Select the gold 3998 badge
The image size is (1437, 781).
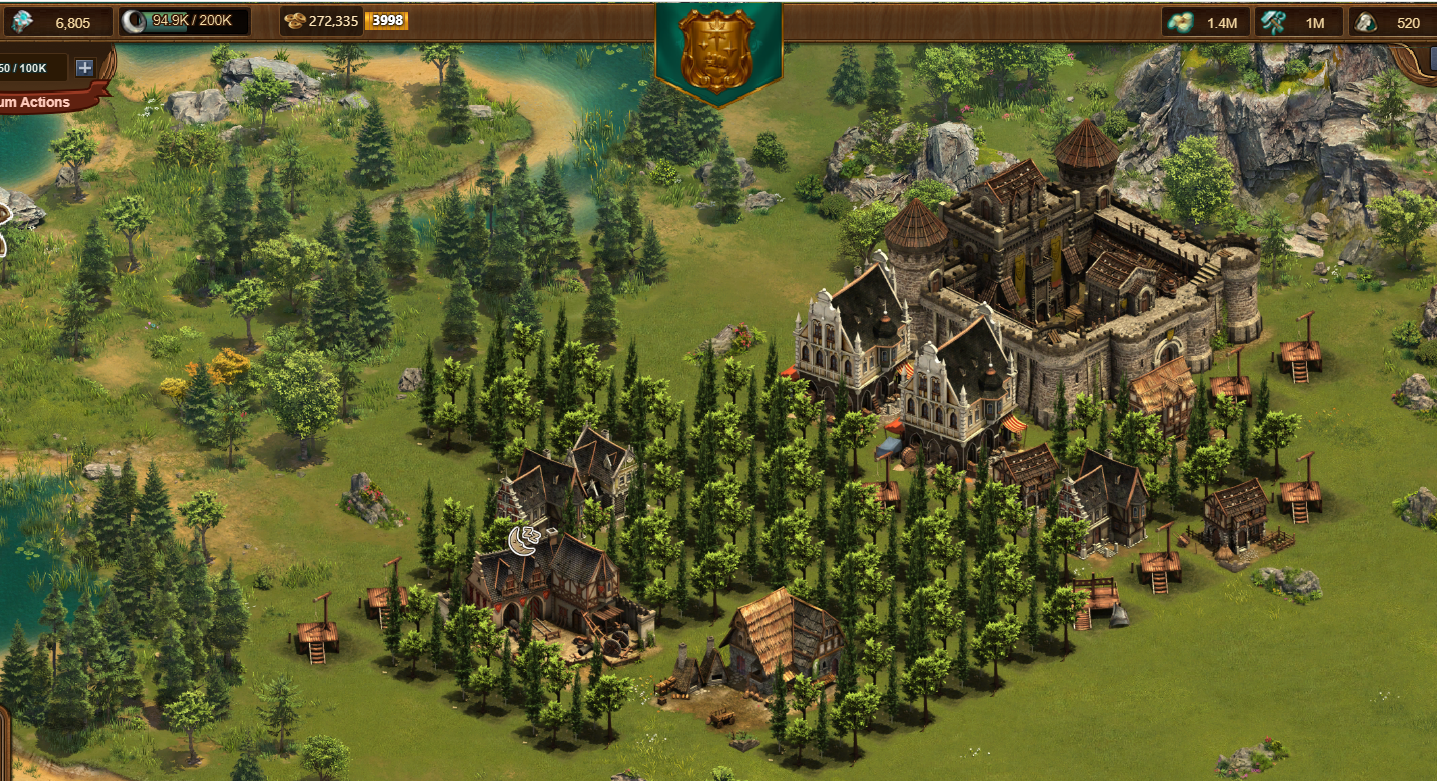pos(386,21)
